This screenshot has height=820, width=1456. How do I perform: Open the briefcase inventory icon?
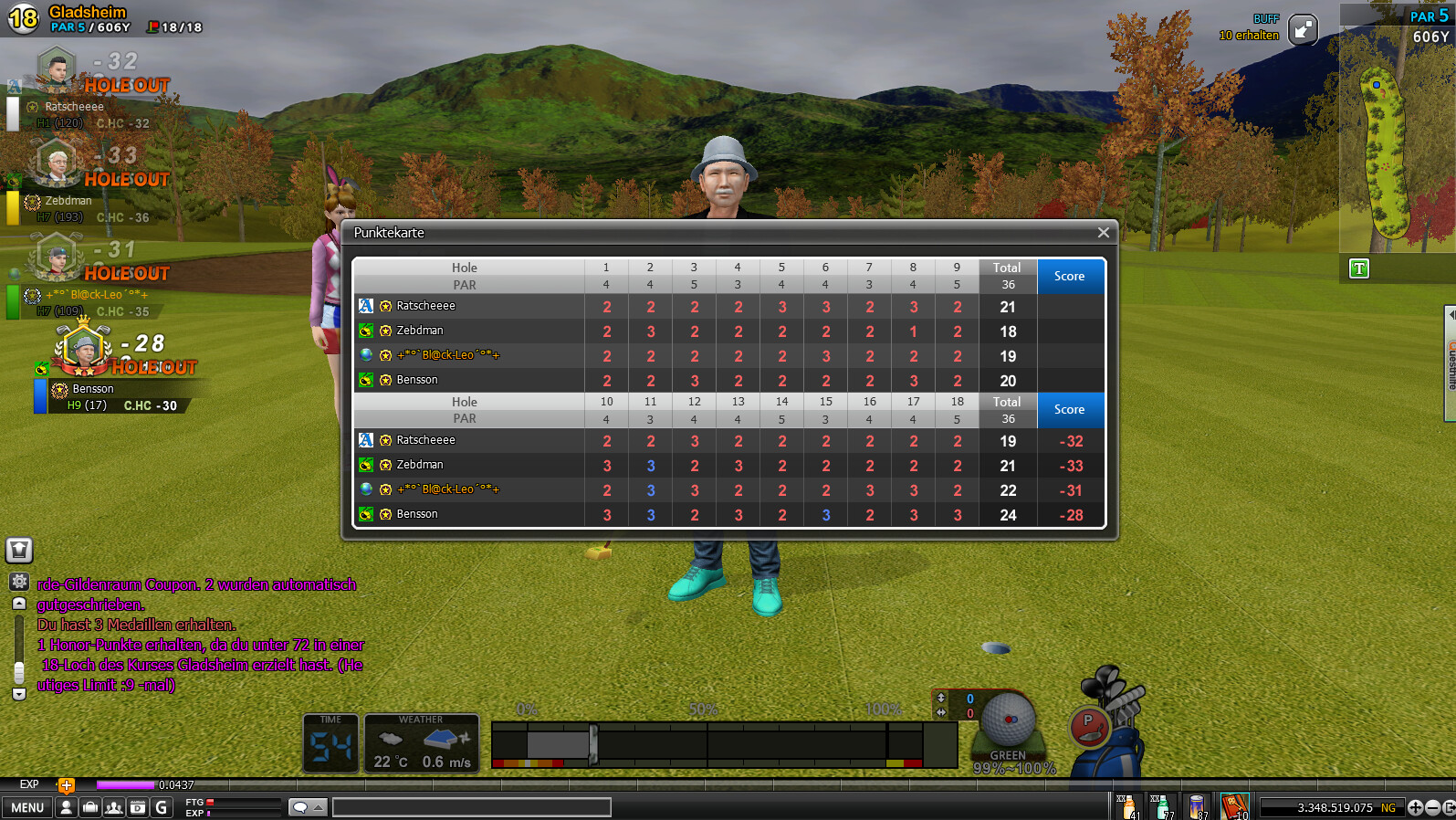(x=89, y=807)
